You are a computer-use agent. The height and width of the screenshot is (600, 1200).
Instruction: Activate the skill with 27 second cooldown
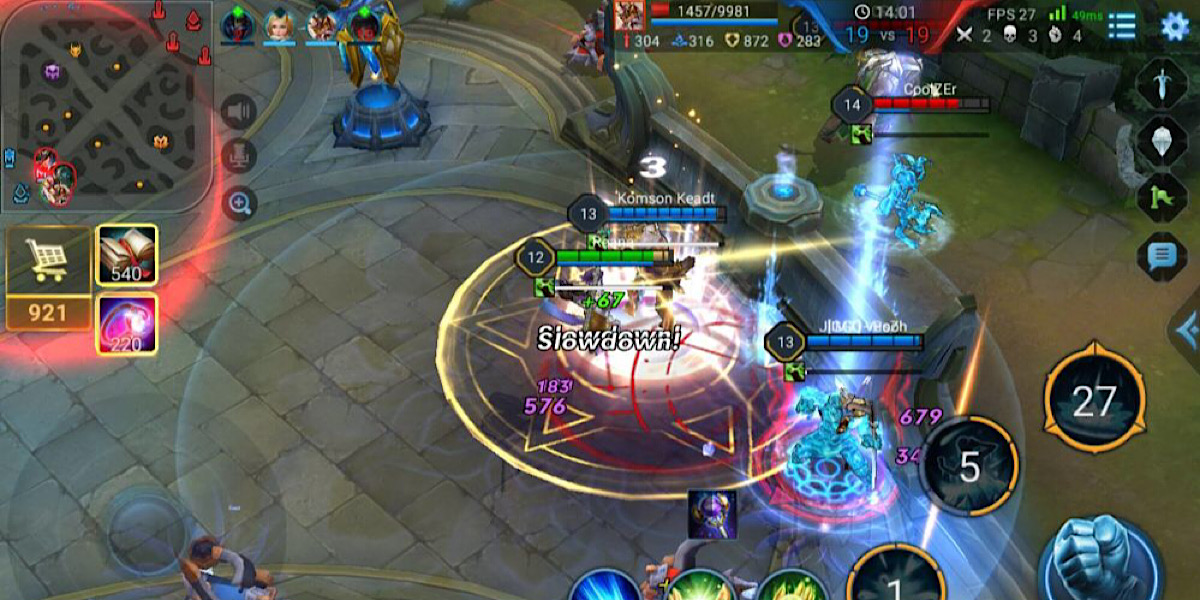click(1094, 401)
